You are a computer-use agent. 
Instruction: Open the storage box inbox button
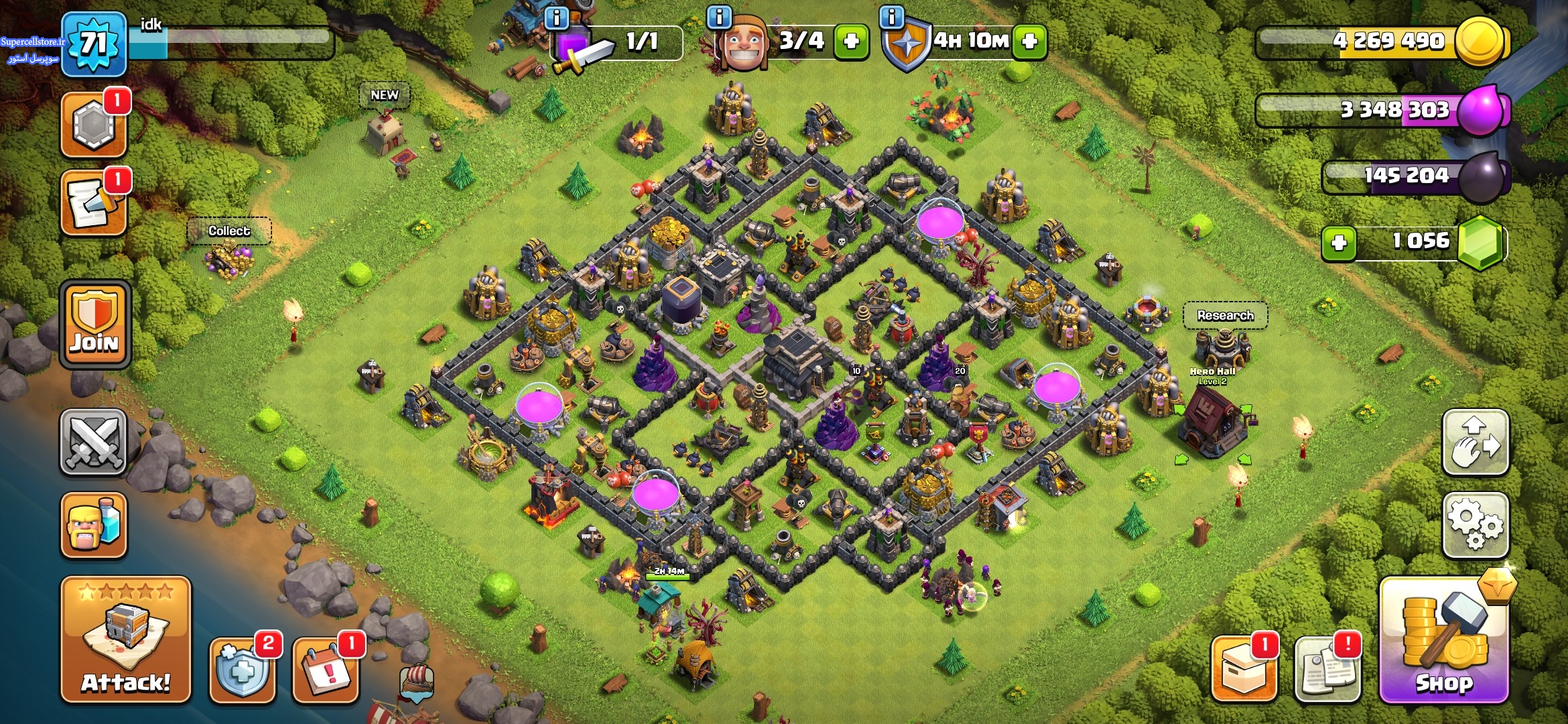pyautogui.click(x=1244, y=670)
